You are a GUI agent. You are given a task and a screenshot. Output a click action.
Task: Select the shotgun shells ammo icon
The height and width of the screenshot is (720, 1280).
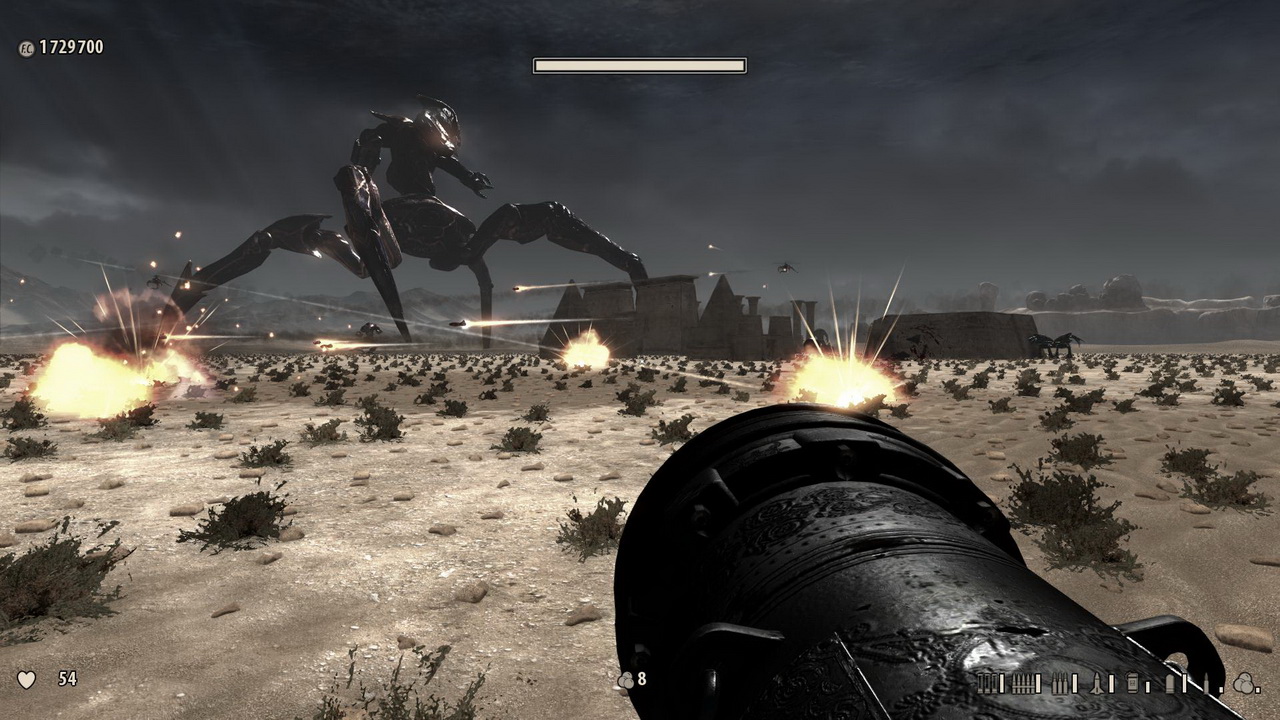point(987,683)
